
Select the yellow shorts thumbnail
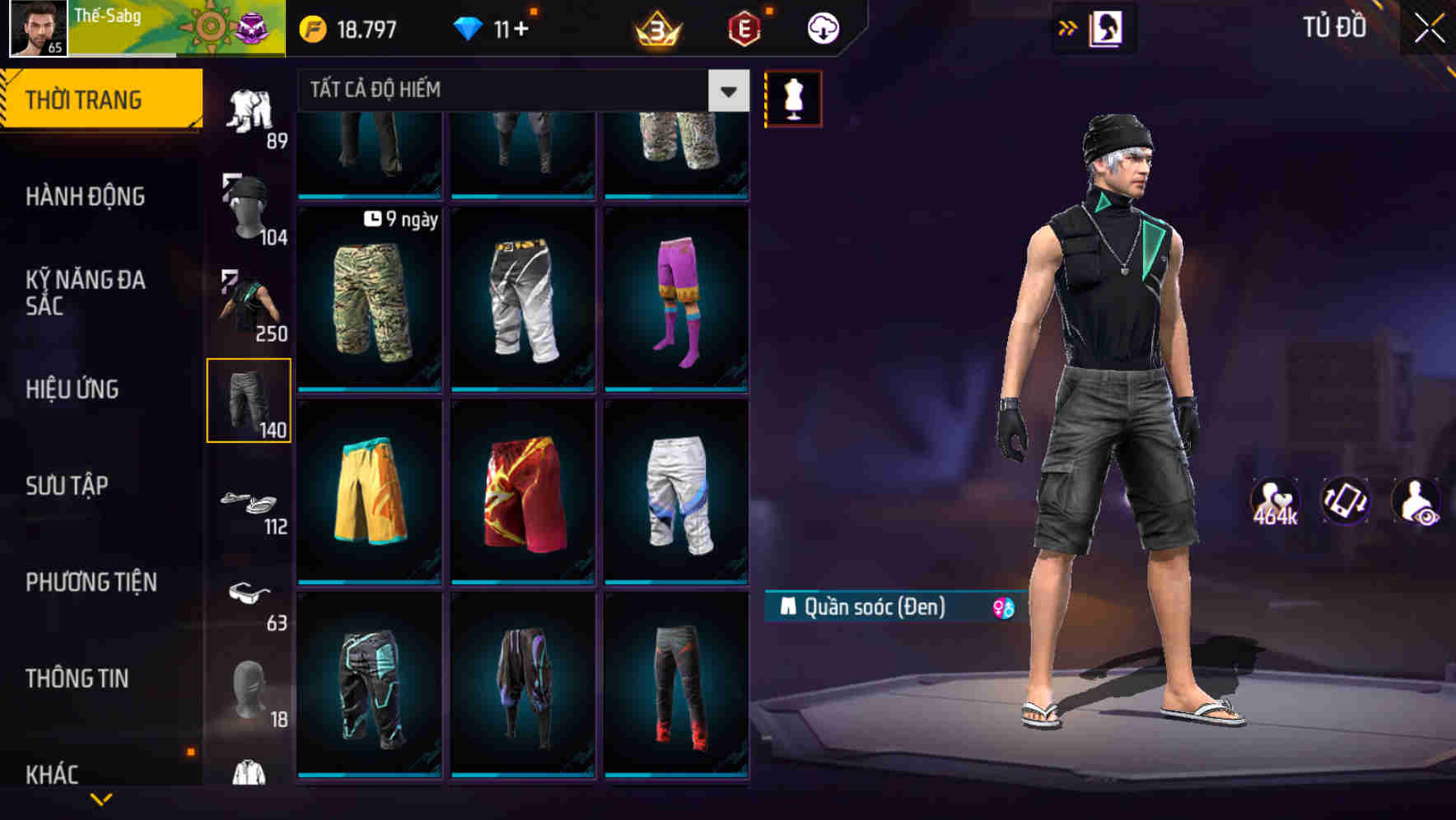click(x=370, y=494)
